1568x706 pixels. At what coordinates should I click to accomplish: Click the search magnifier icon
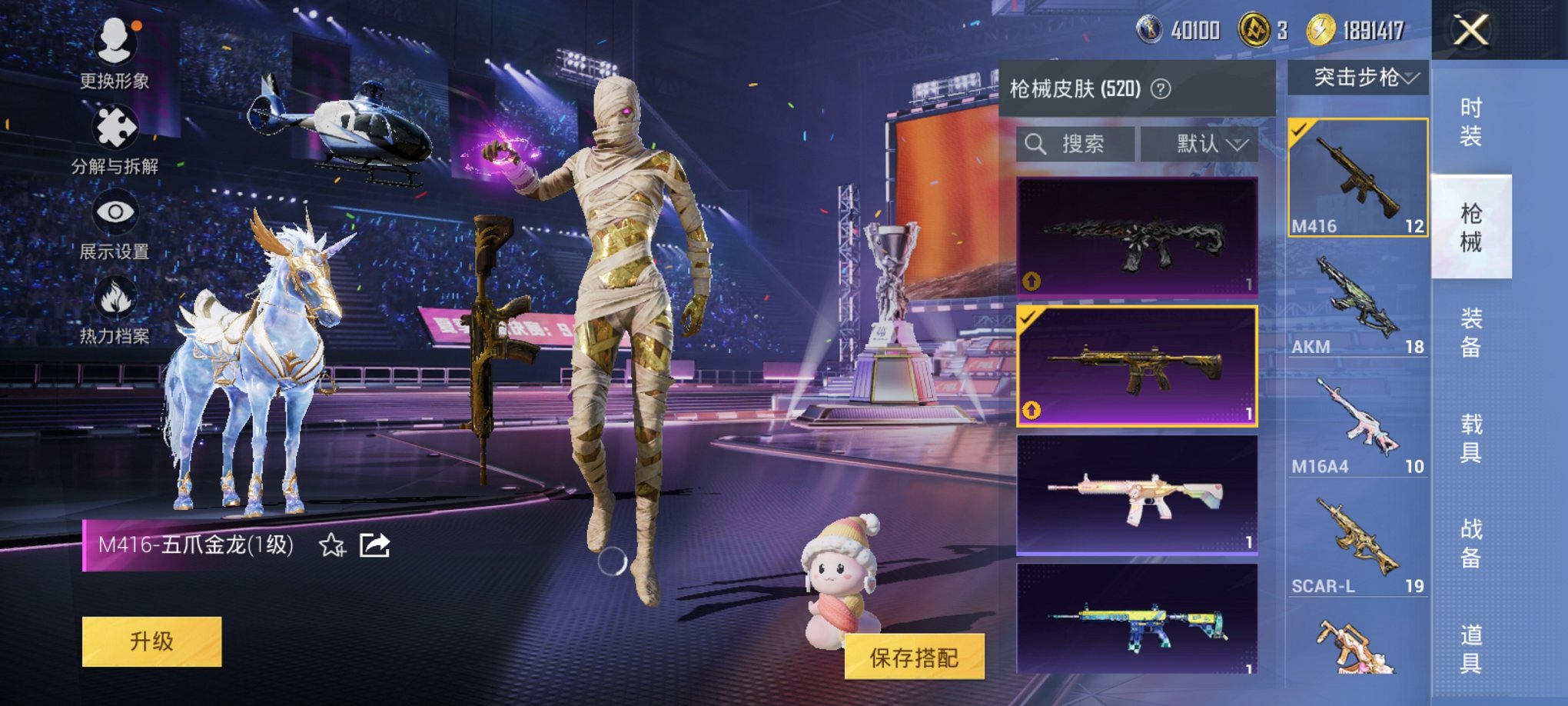click(1035, 144)
